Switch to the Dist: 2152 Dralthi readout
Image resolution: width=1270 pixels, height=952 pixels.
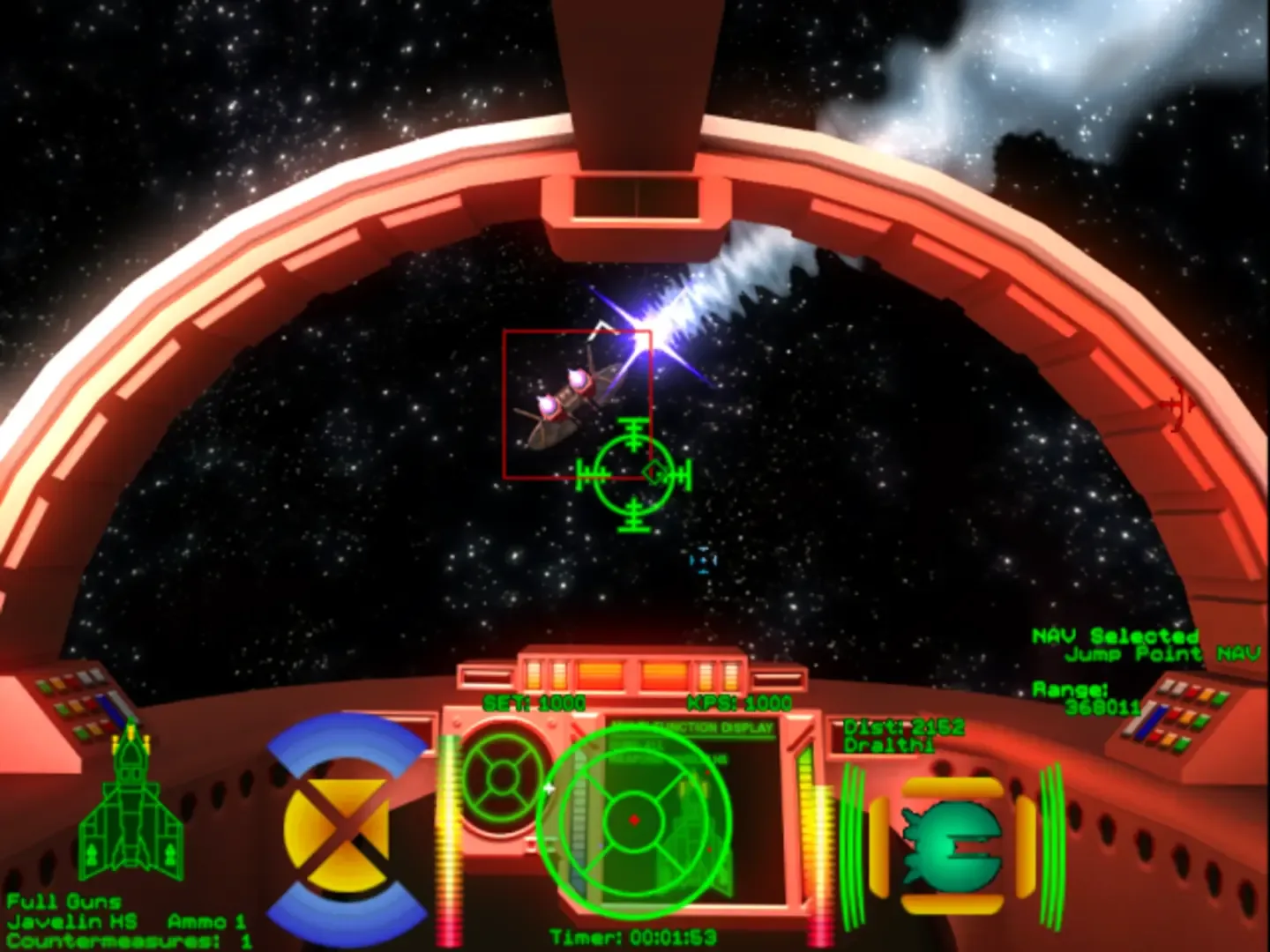click(901, 735)
